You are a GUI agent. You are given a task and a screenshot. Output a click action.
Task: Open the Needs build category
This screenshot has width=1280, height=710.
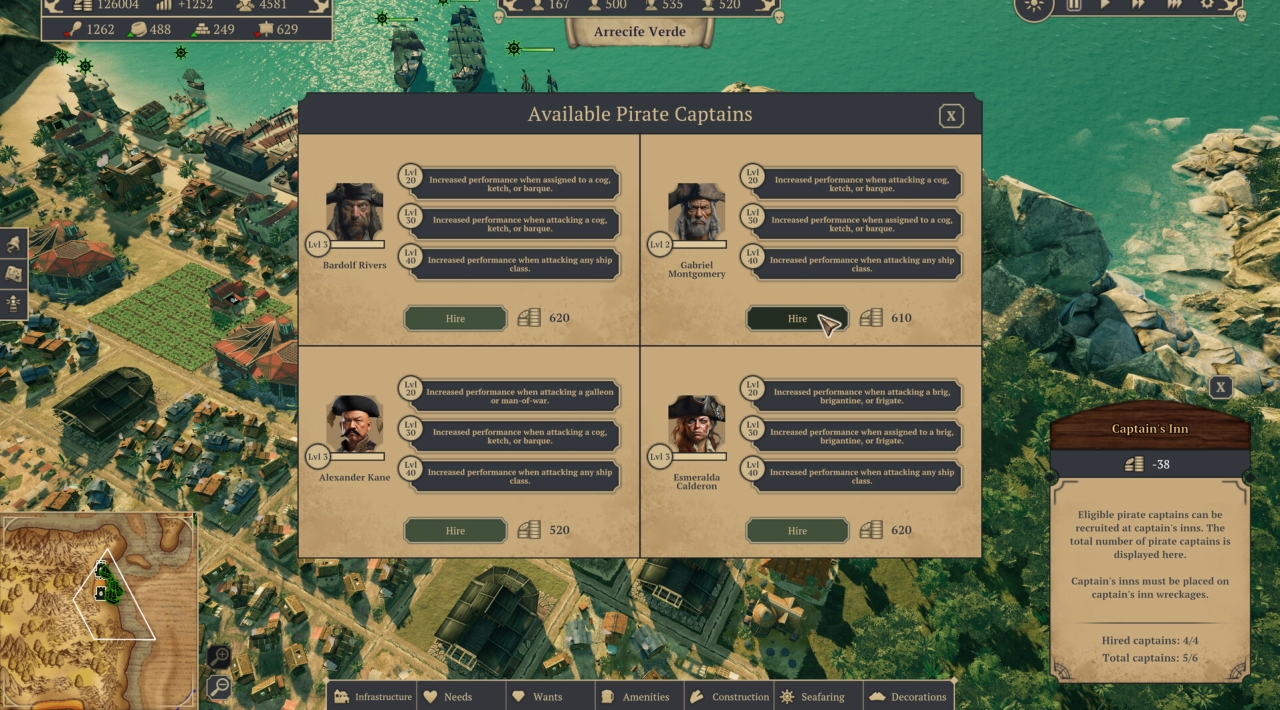pyautogui.click(x=448, y=696)
